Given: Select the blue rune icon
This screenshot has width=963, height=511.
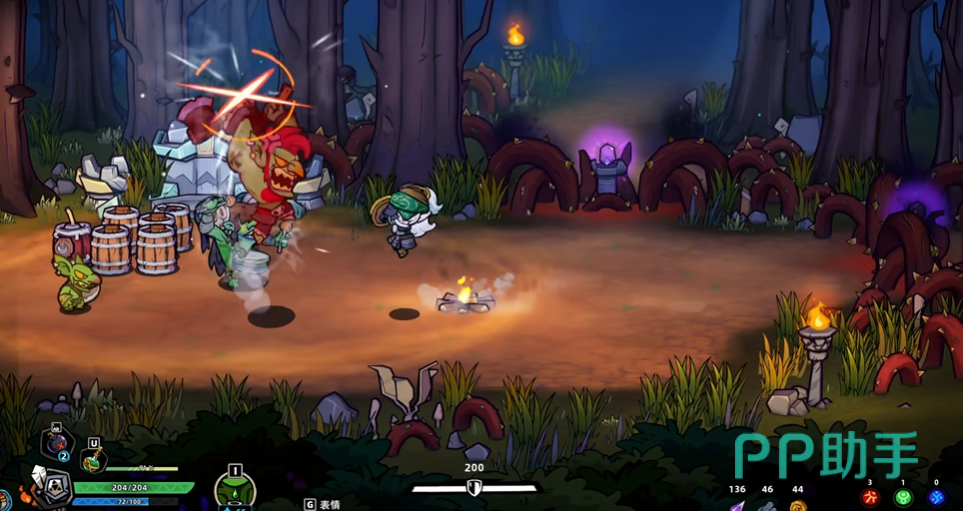Looking at the screenshot, I should point(936,497).
